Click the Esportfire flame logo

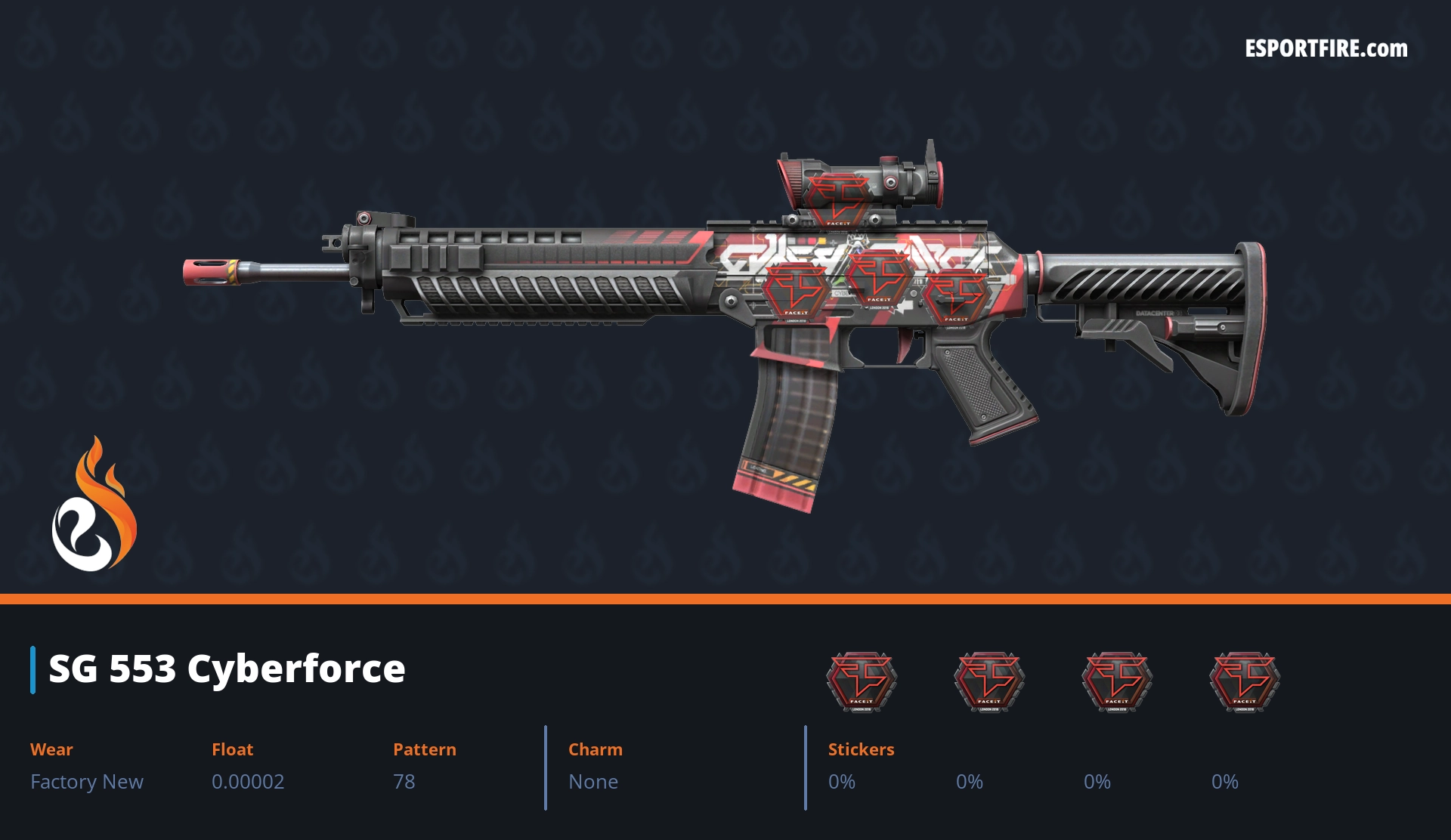point(94,505)
